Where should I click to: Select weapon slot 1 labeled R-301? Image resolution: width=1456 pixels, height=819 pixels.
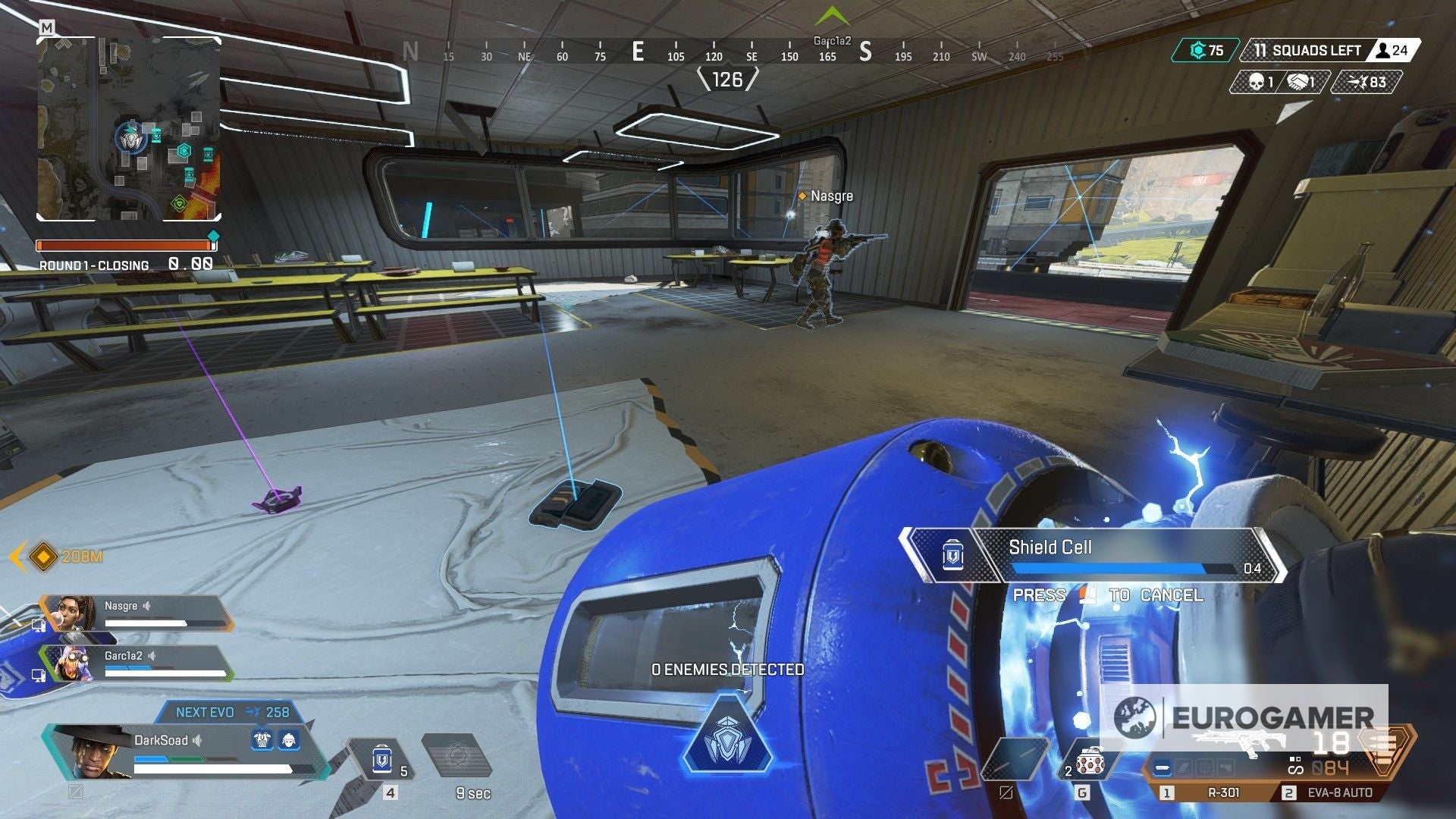1223,792
